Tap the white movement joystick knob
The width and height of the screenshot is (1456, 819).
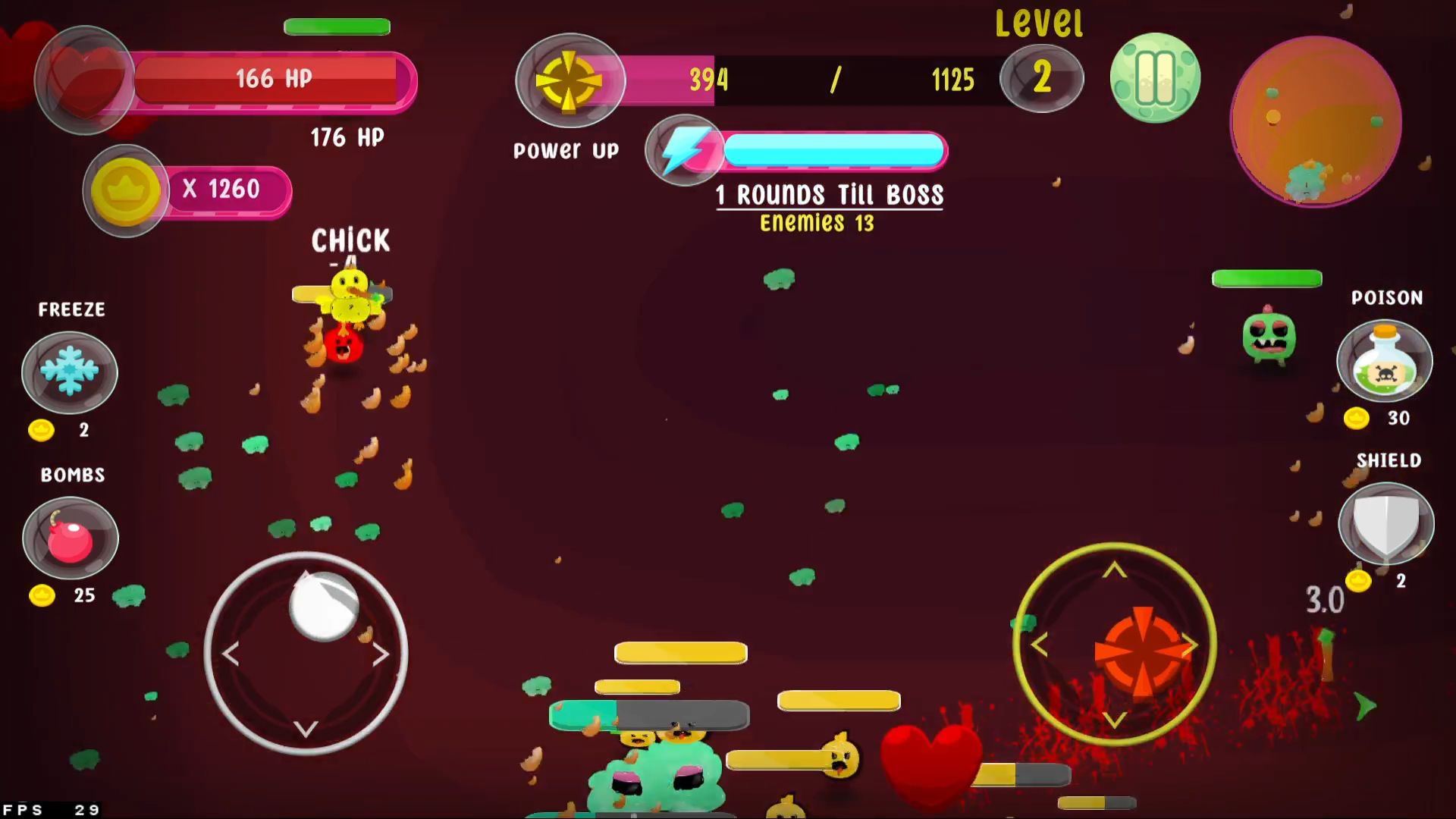pyautogui.click(x=324, y=606)
